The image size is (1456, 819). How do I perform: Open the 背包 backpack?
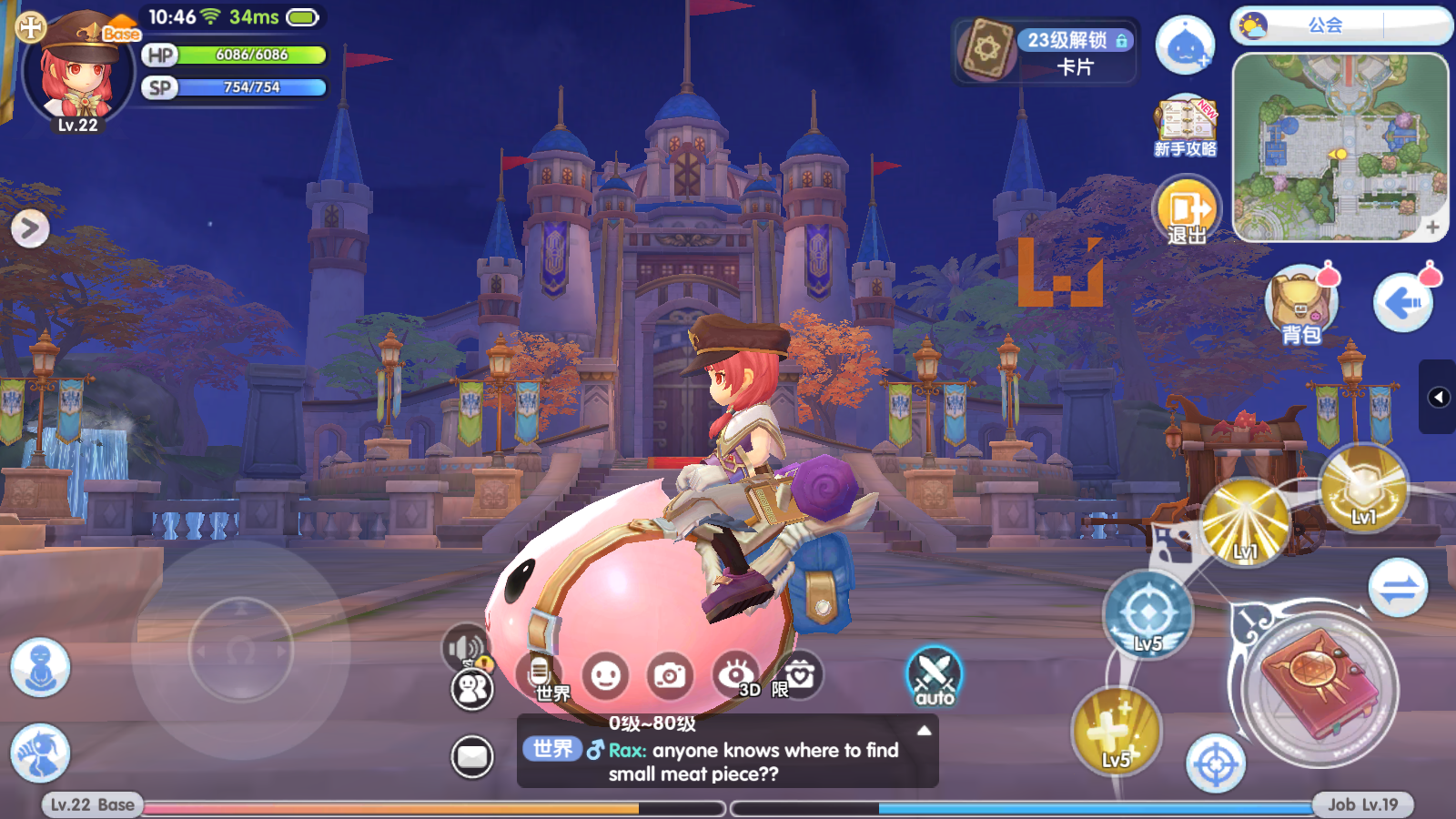(1300, 306)
